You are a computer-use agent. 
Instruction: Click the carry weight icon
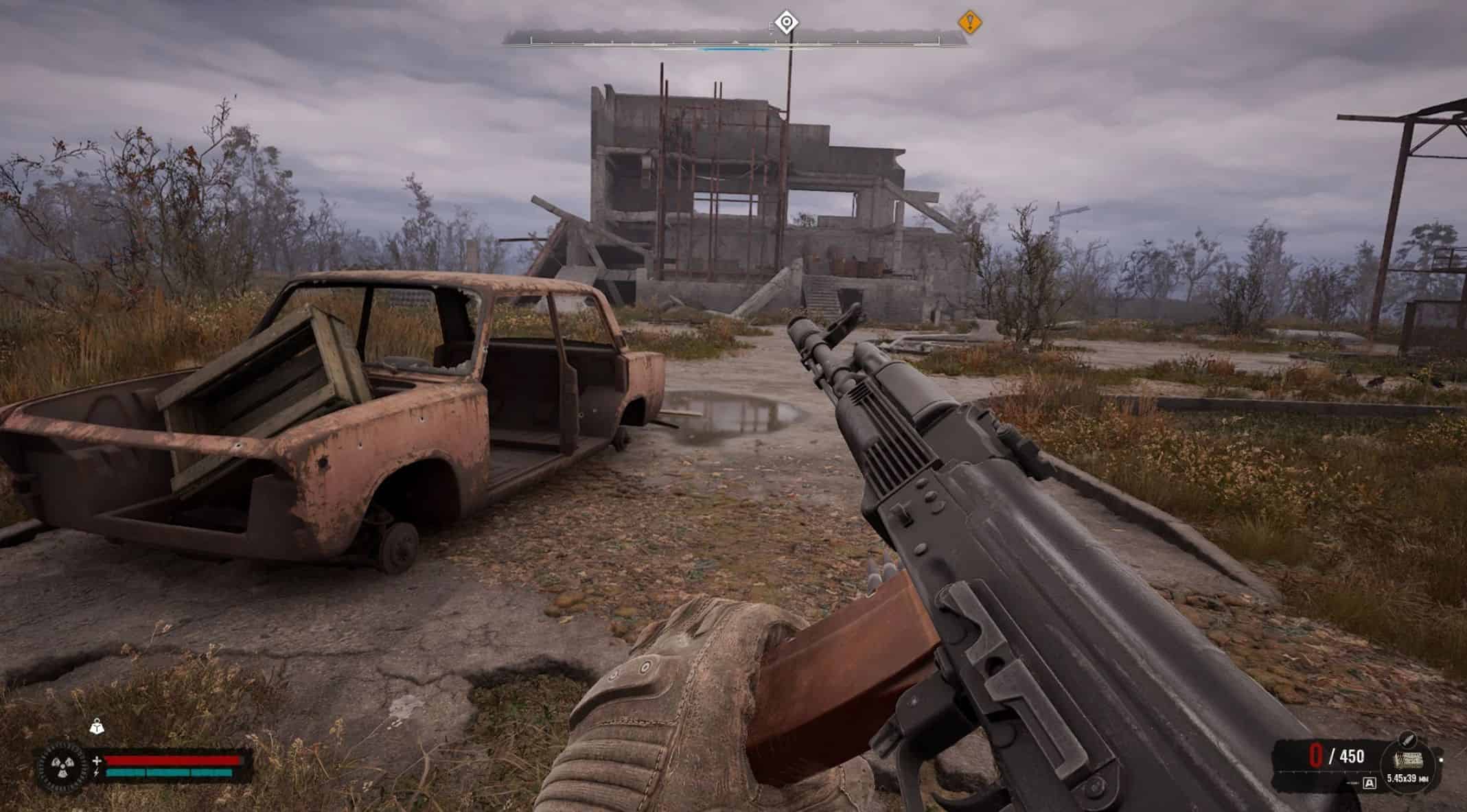pyautogui.click(x=97, y=726)
